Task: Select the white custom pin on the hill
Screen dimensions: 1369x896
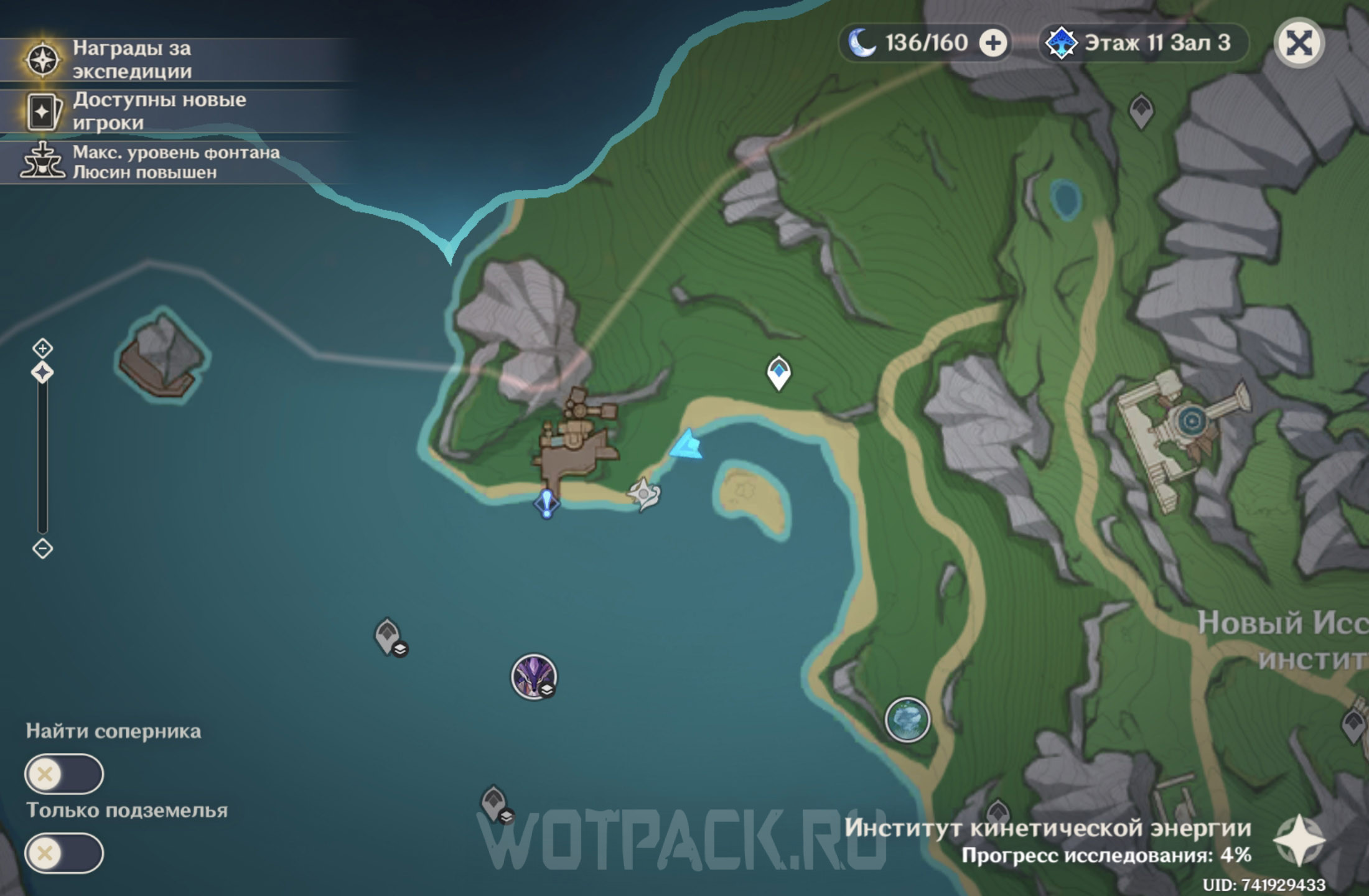Action: pyautogui.click(x=778, y=372)
